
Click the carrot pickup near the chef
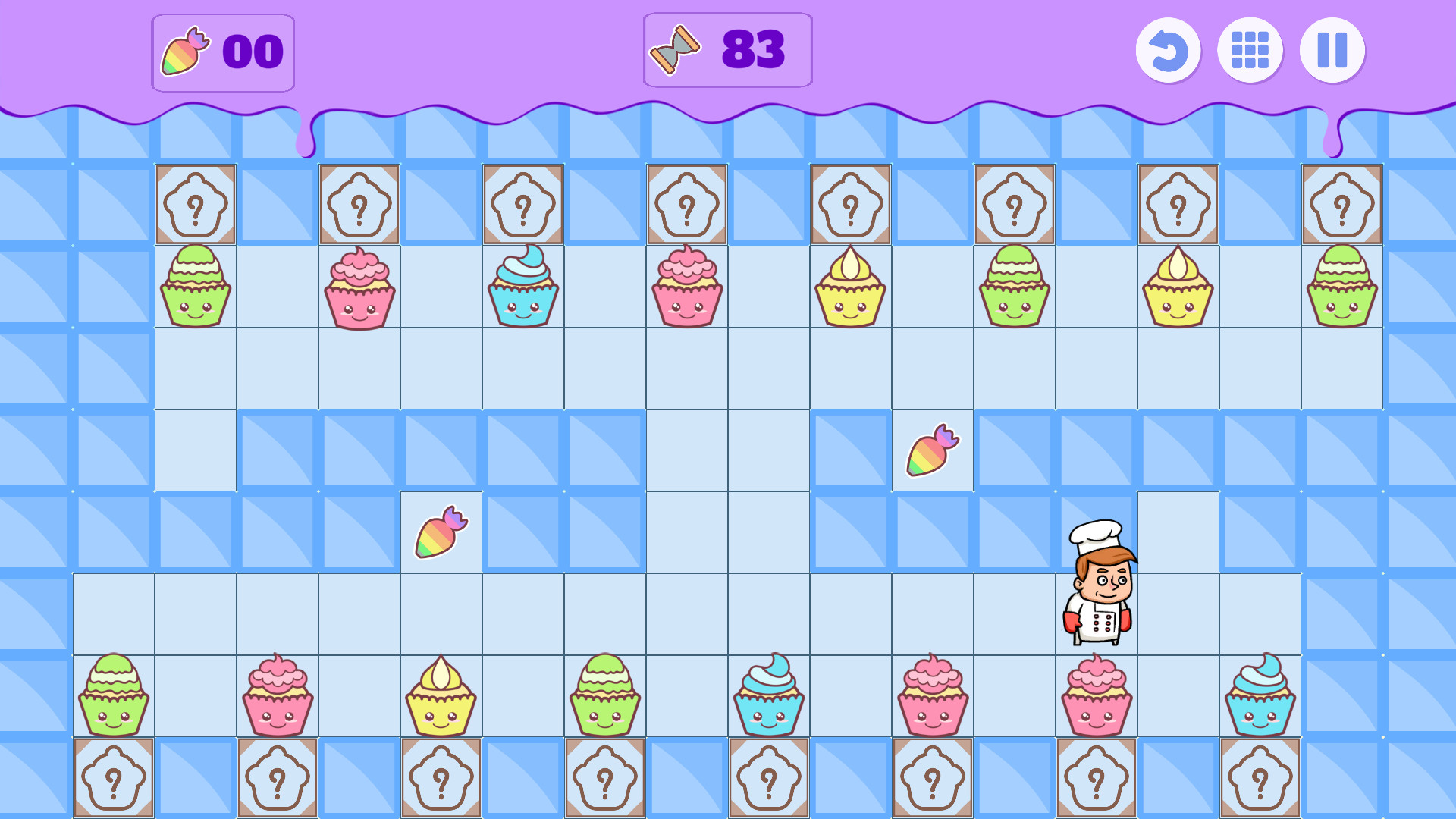931,450
